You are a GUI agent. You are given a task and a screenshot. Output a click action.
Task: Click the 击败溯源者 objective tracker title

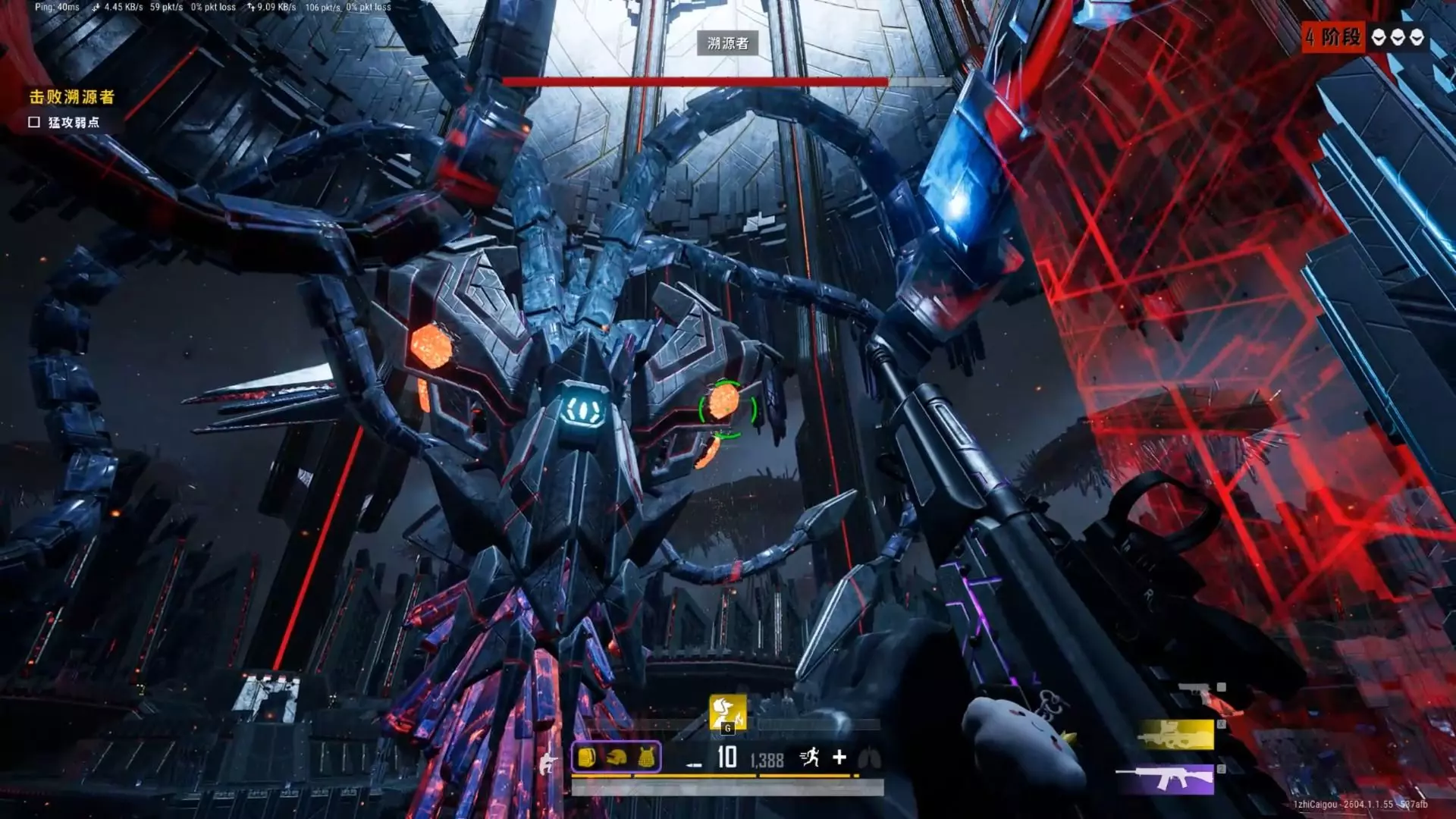(72, 97)
